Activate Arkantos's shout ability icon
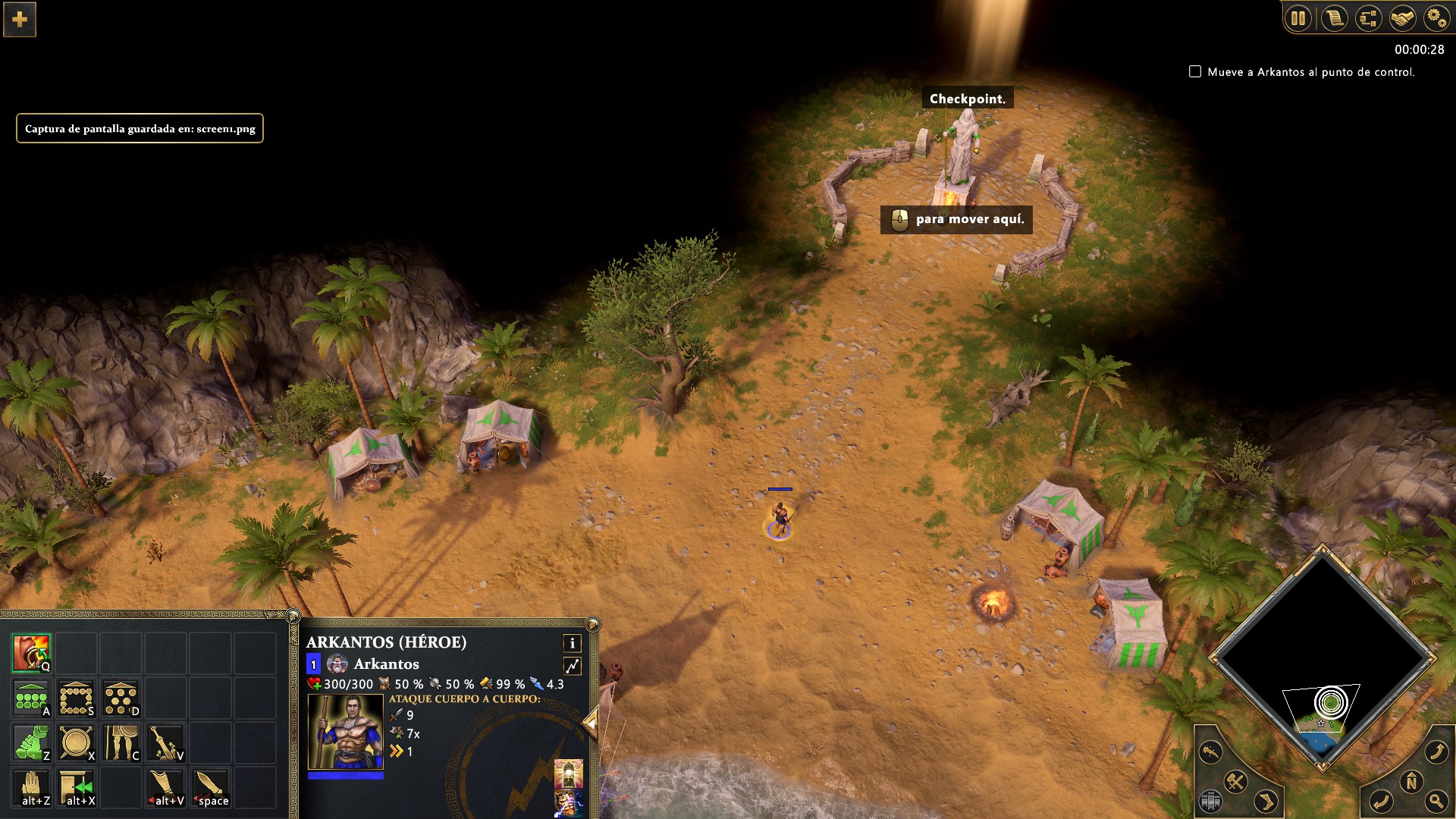The width and height of the screenshot is (1456, 819). pyautogui.click(x=31, y=654)
